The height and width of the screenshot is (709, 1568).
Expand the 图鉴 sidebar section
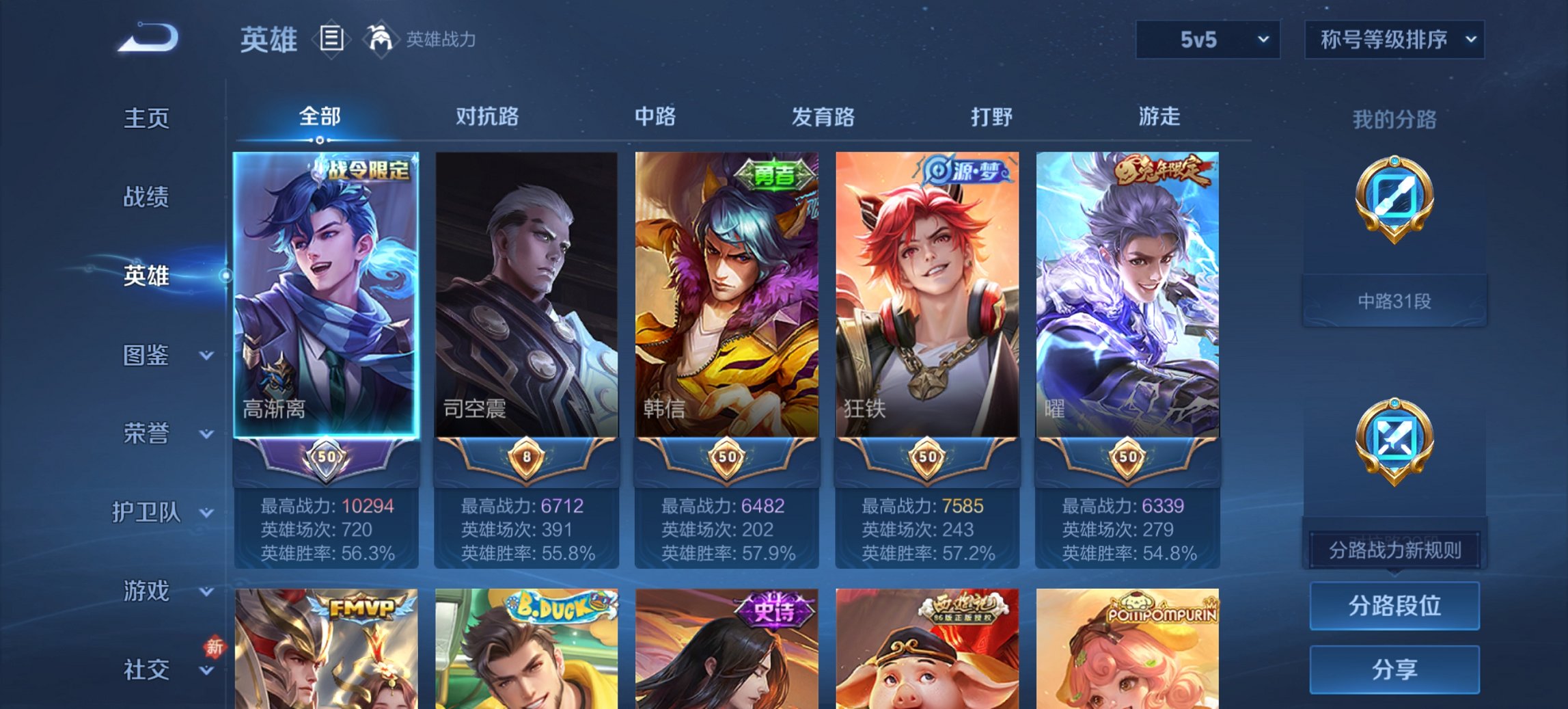pos(147,356)
